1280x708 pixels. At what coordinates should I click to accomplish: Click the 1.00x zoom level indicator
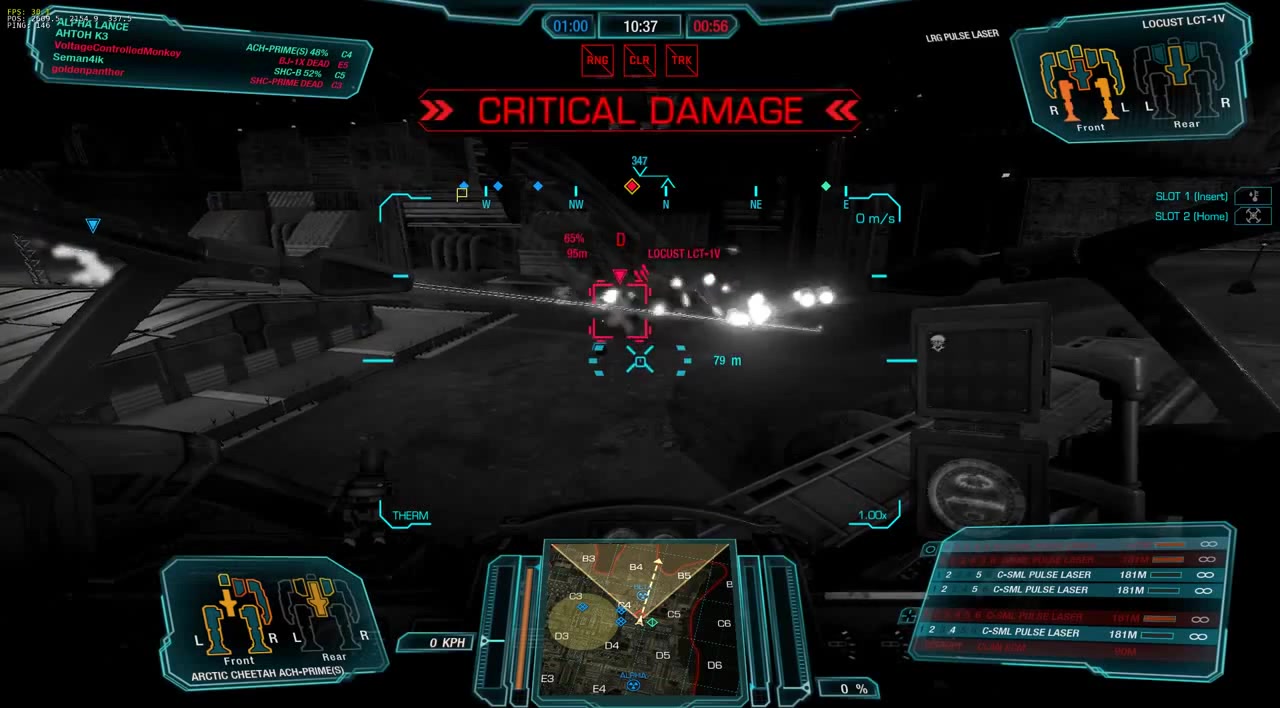pos(872,516)
